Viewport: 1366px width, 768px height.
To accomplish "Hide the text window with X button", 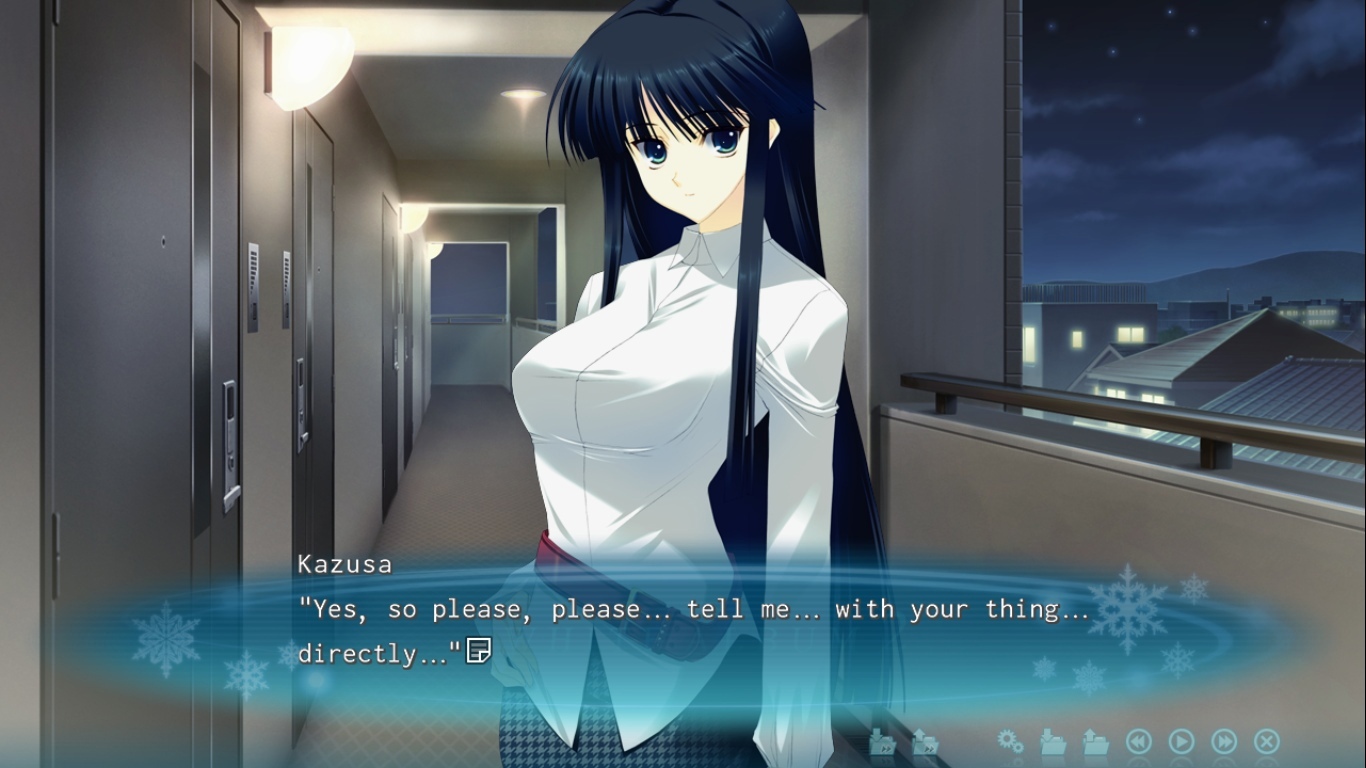I will coord(1266,741).
